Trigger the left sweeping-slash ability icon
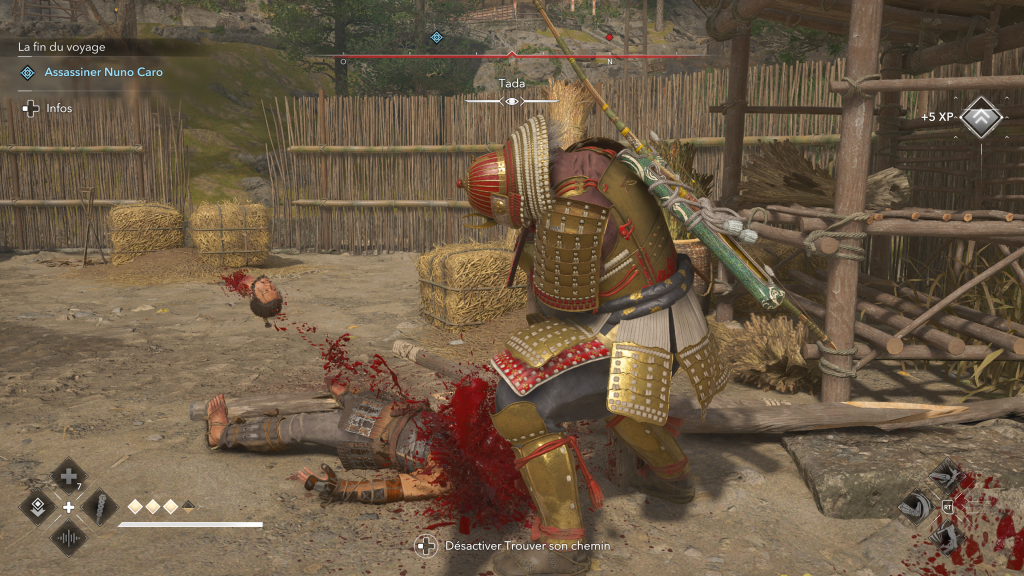The width and height of the screenshot is (1024, 576). [x=914, y=507]
